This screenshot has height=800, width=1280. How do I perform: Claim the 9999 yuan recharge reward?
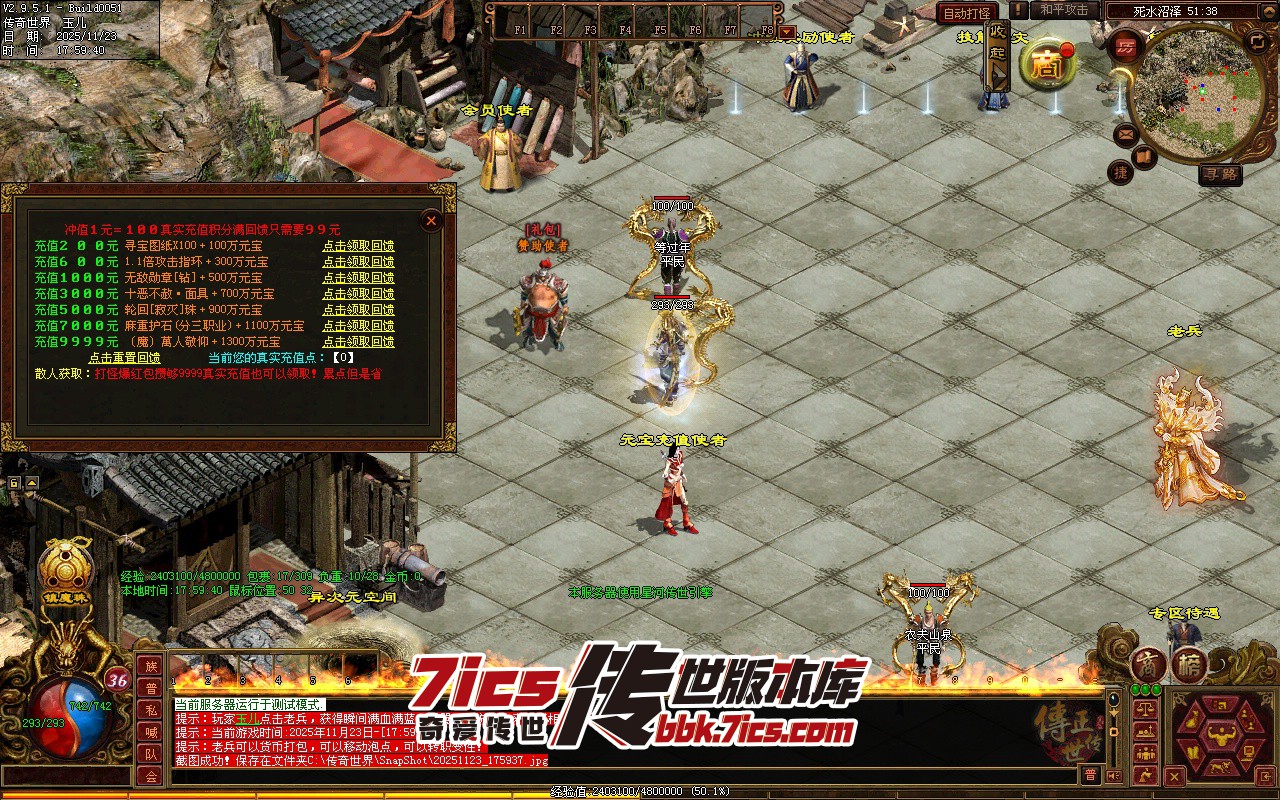pos(358,342)
